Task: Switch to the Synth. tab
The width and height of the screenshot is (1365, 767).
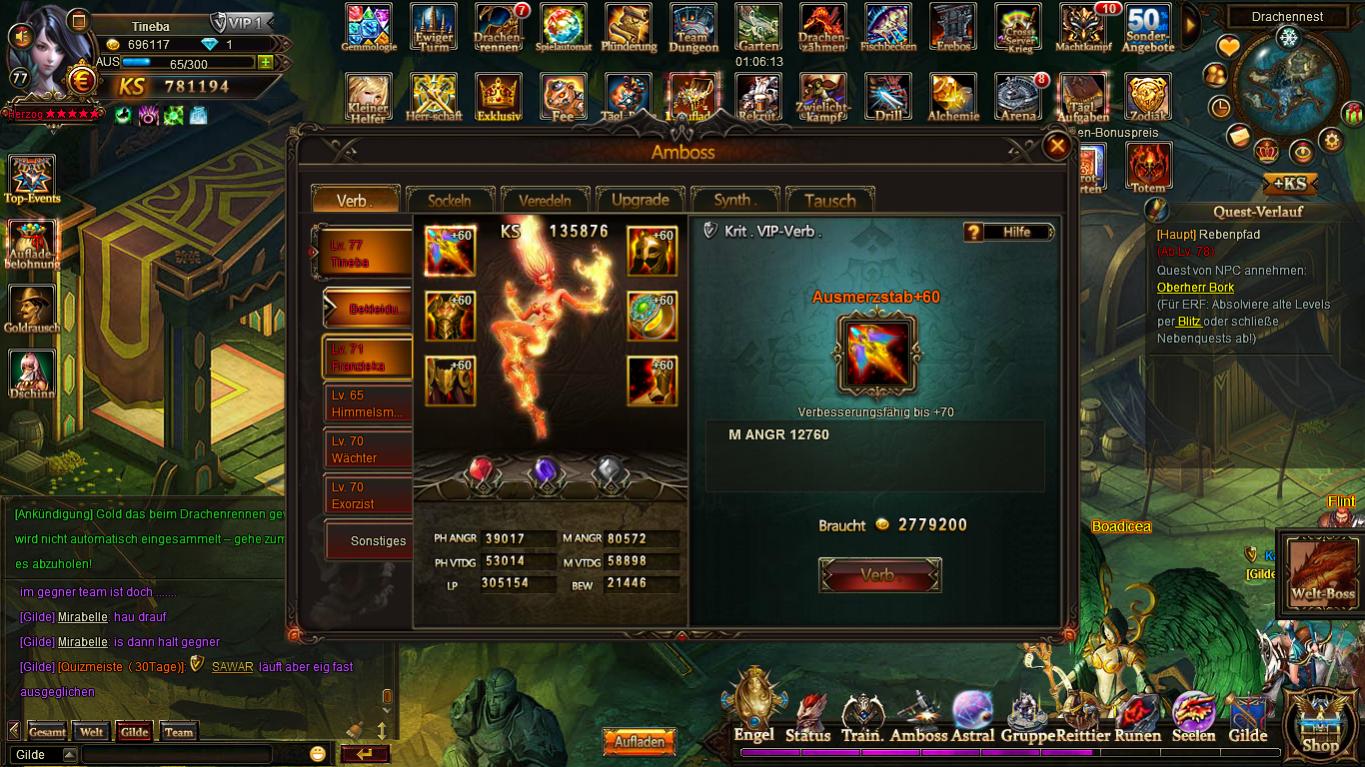Action: [734, 200]
